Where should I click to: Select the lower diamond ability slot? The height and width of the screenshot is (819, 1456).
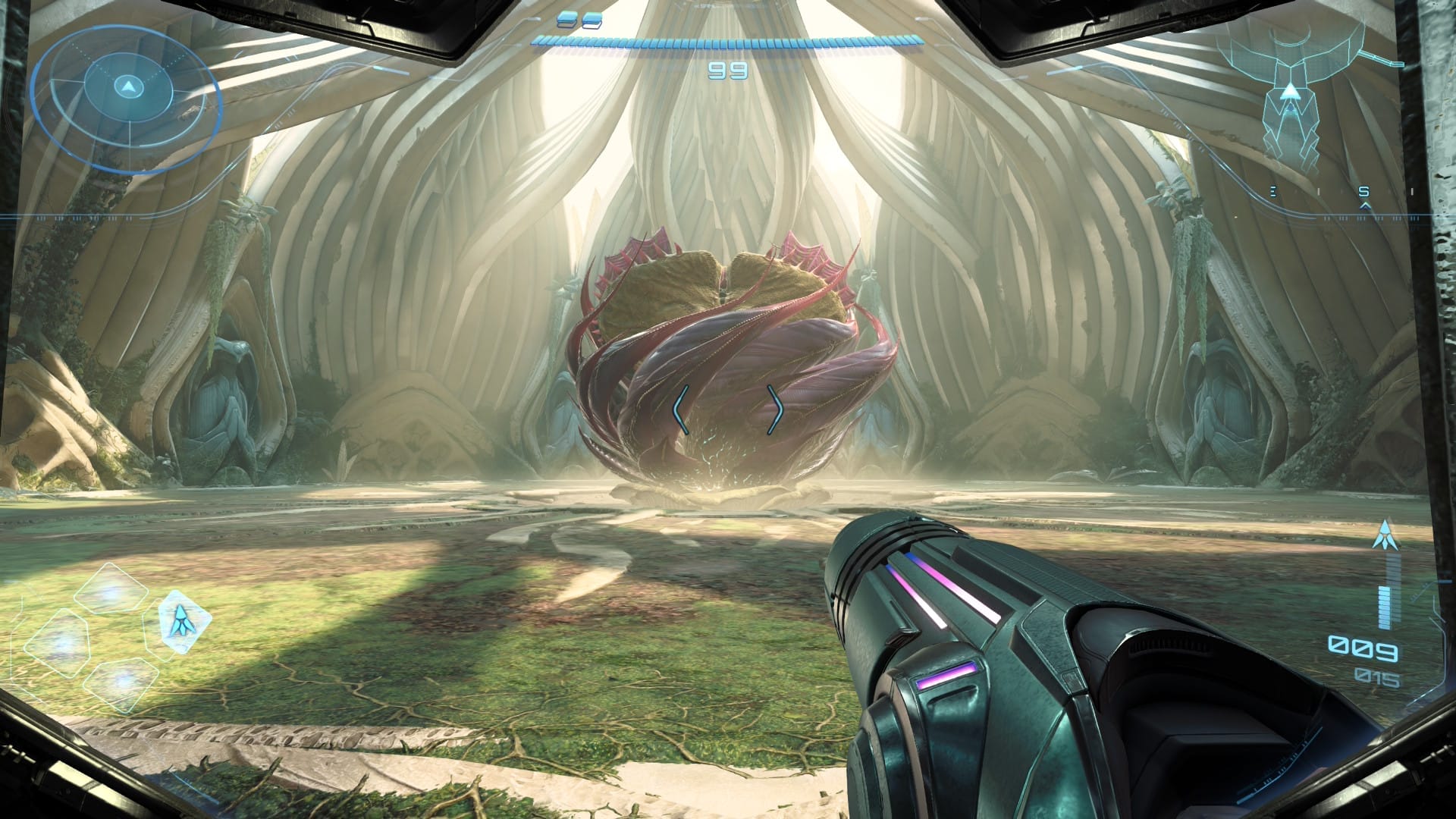(x=121, y=686)
